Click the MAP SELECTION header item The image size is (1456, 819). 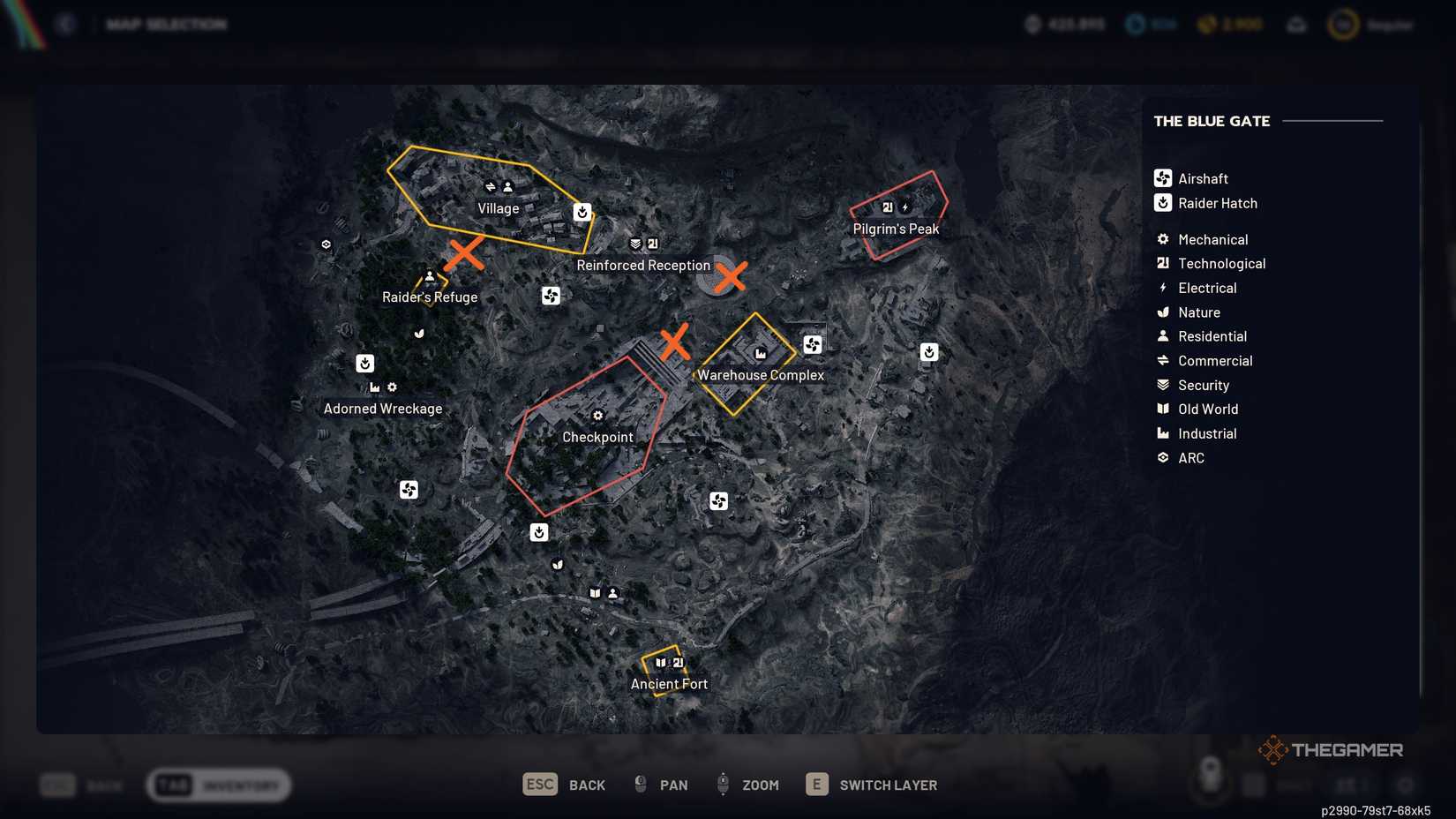(x=166, y=24)
